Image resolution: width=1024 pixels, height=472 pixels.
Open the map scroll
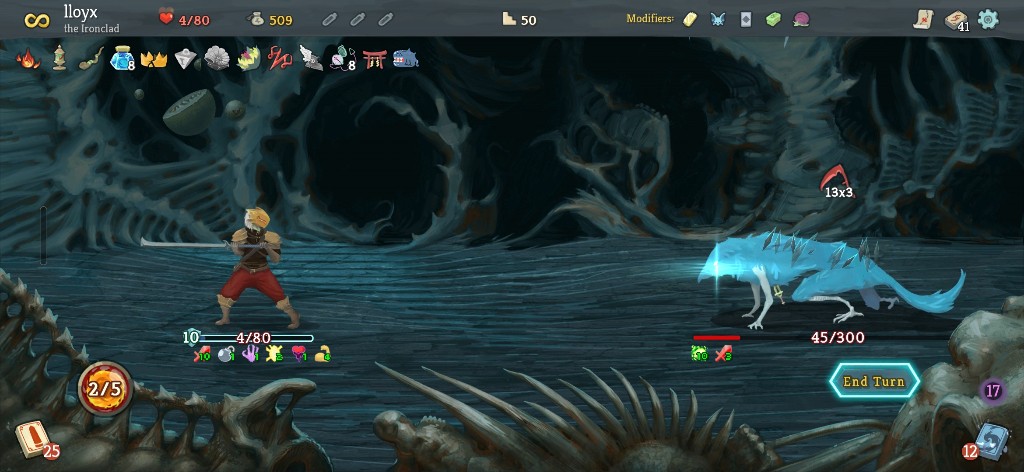click(x=923, y=19)
